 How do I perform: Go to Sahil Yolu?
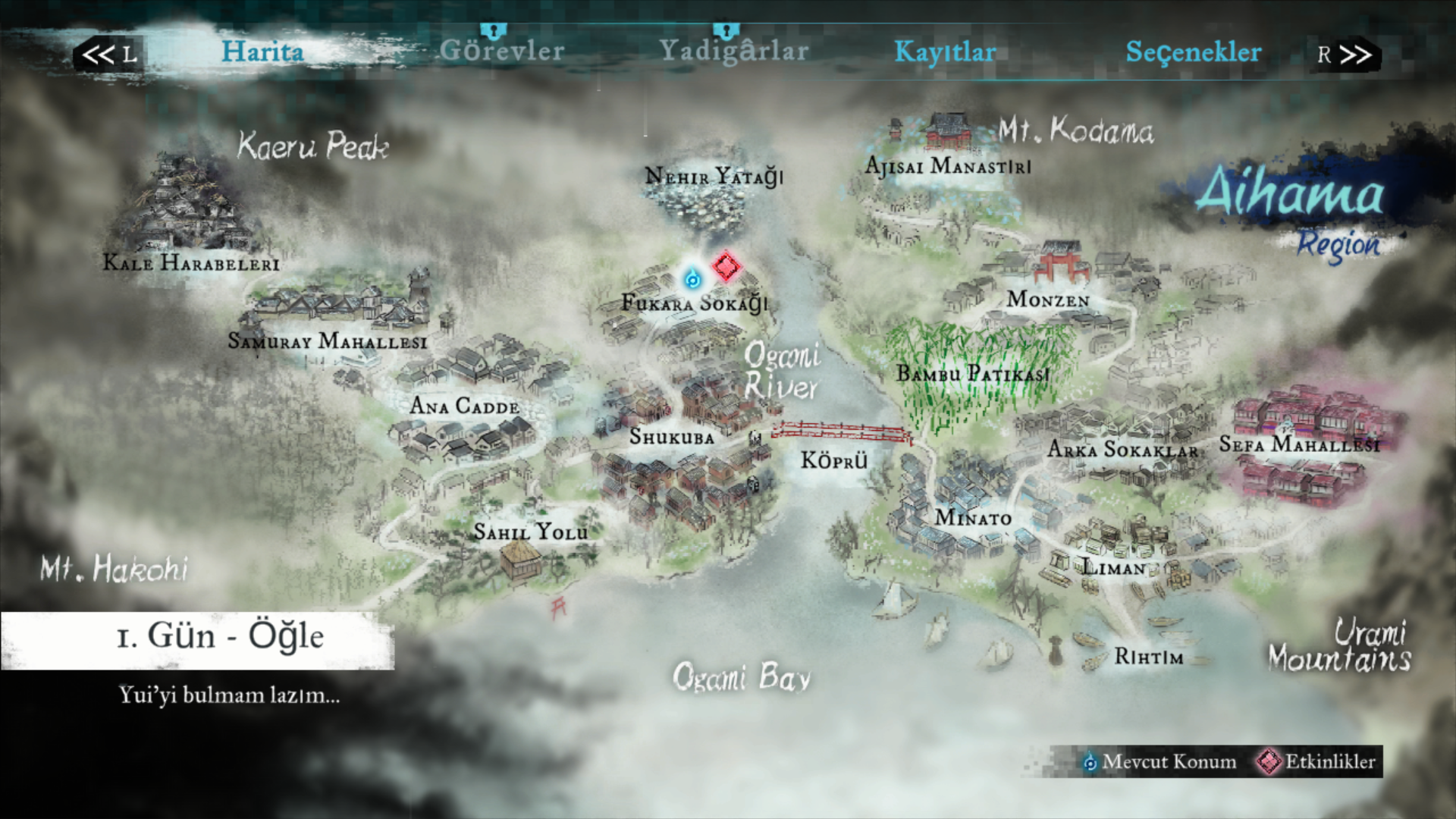(x=531, y=532)
